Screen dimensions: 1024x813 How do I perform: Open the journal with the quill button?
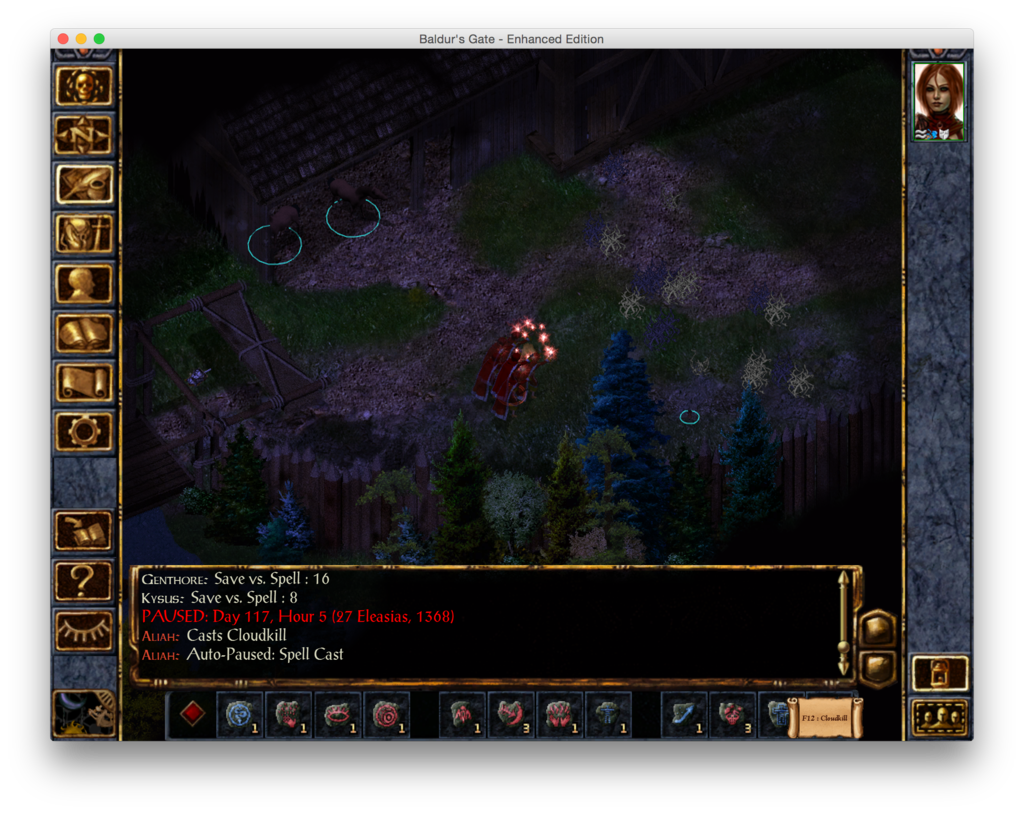(84, 184)
